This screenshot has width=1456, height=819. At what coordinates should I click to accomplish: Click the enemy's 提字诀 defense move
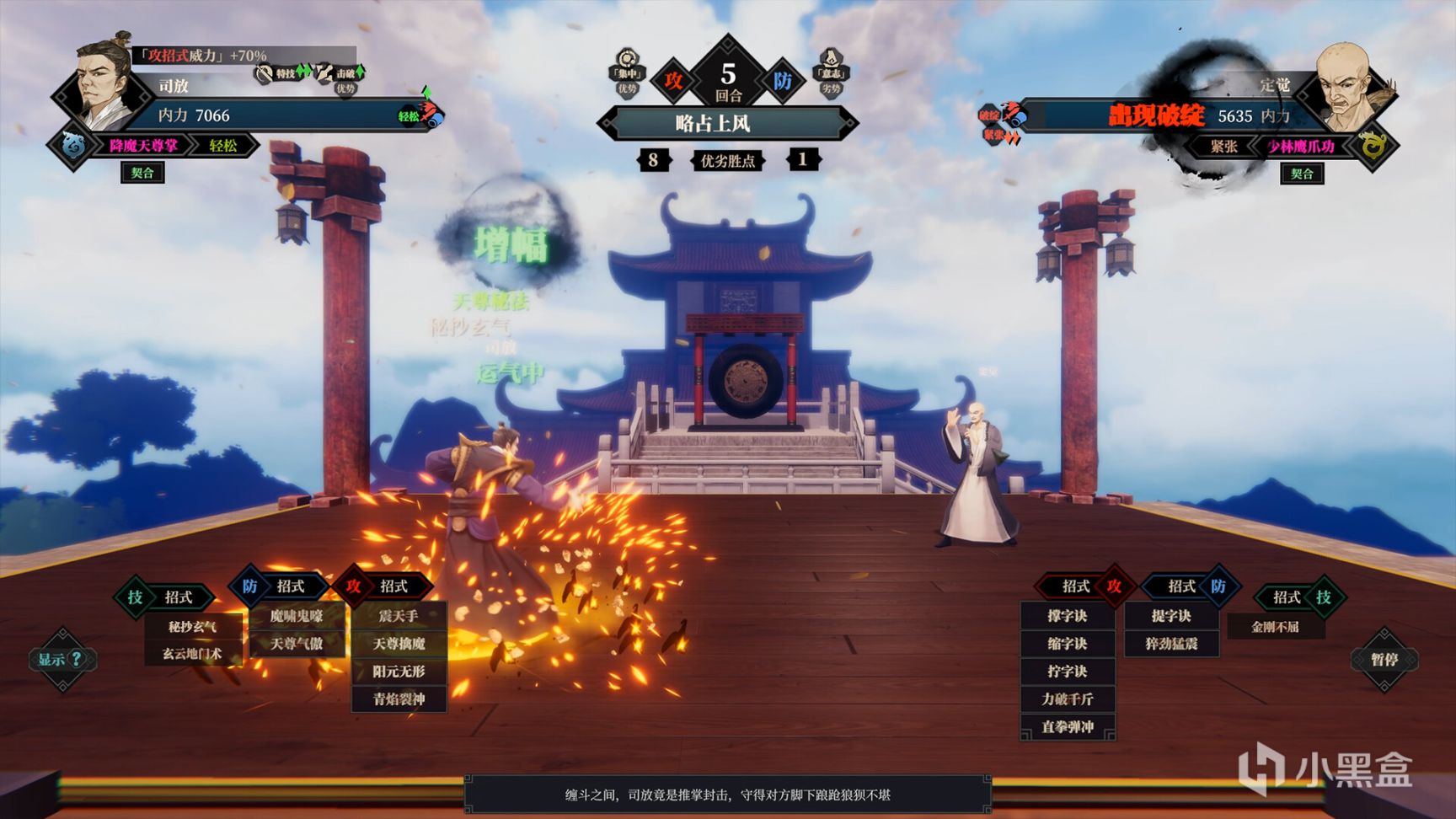[x=1171, y=616]
